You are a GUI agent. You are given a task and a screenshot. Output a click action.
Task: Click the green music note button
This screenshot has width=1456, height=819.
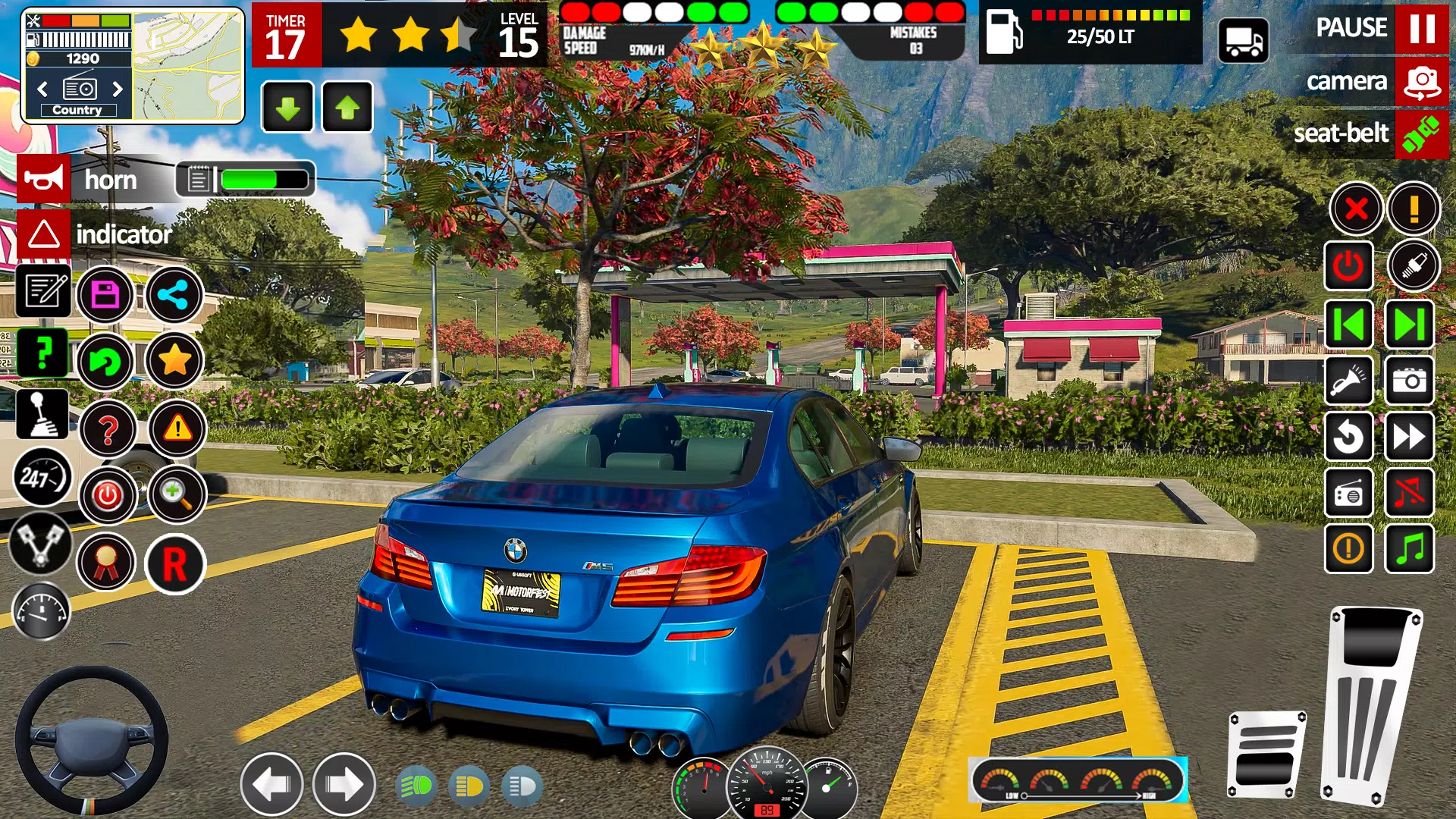click(1409, 548)
